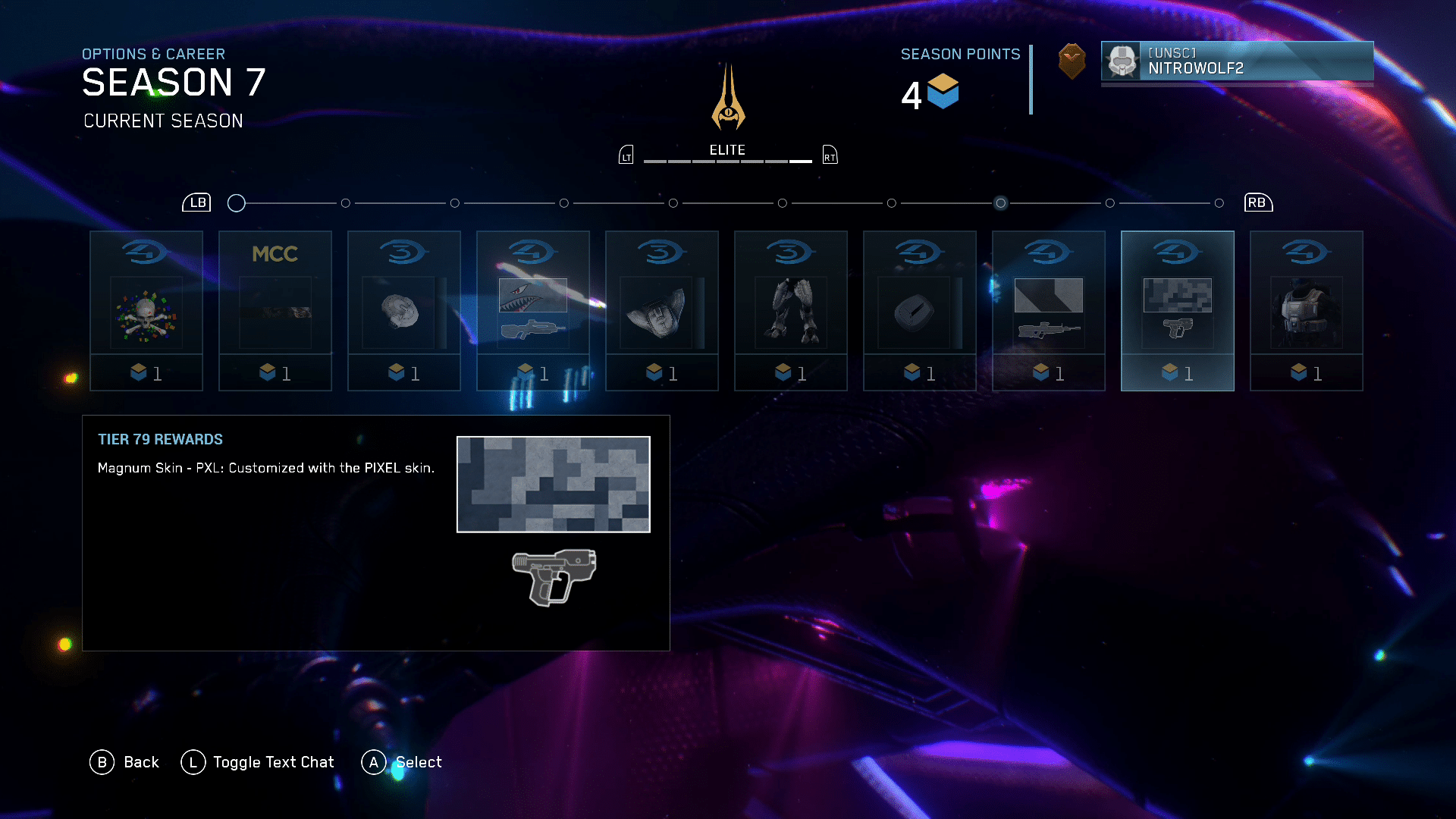Select the highlighted pixel Magnum skin tile
The height and width of the screenshot is (819, 1456).
pos(1178,311)
